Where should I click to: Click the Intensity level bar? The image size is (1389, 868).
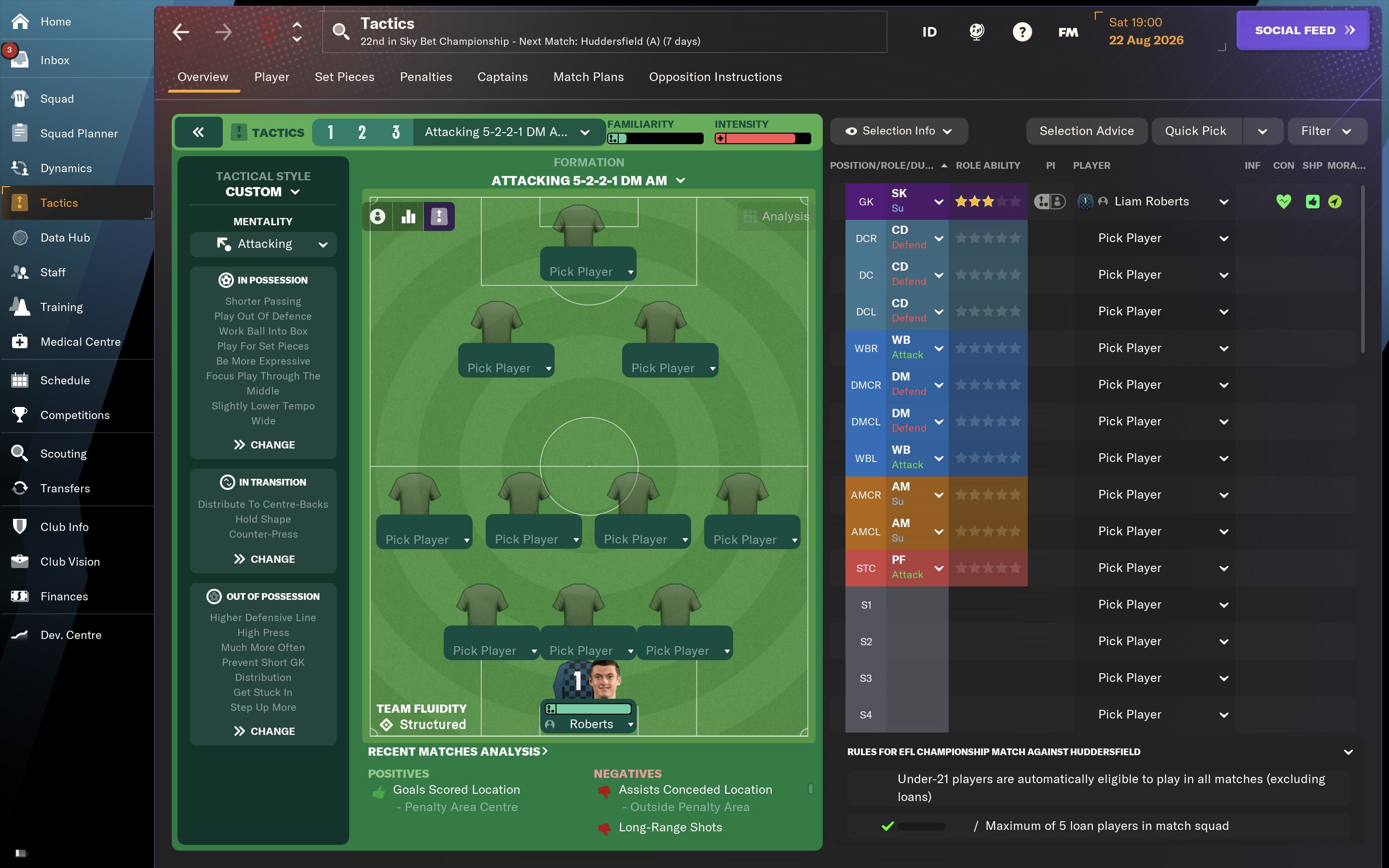point(762,138)
